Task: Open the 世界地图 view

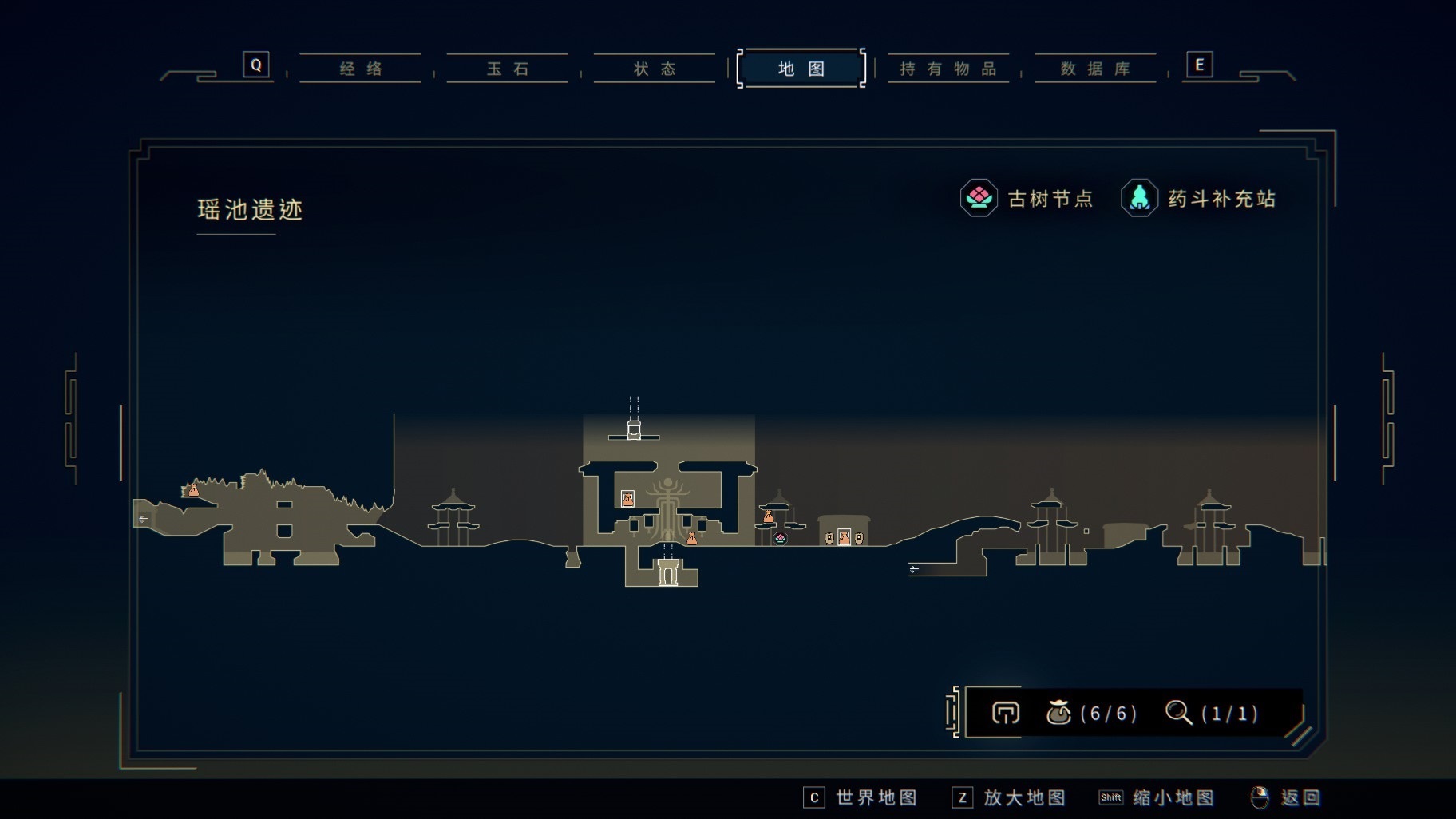Action: 861,797
